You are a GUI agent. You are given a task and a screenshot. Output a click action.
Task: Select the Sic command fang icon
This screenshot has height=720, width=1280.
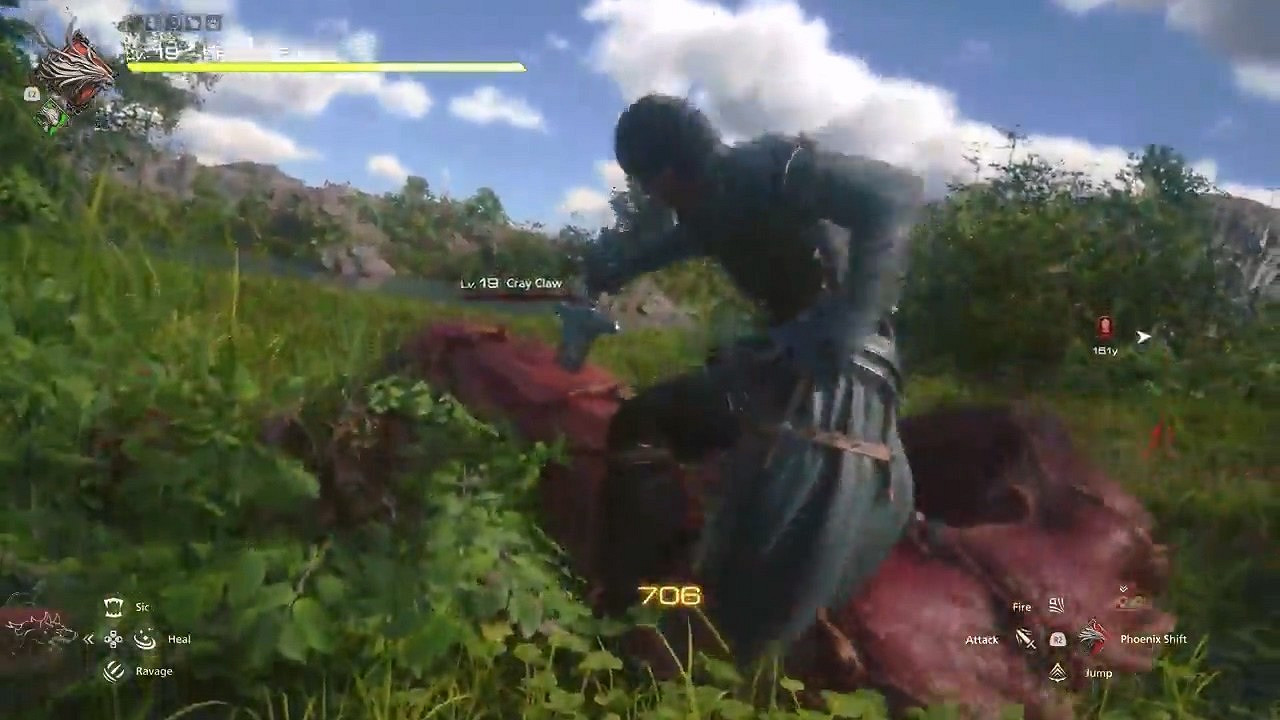pos(113,606)
